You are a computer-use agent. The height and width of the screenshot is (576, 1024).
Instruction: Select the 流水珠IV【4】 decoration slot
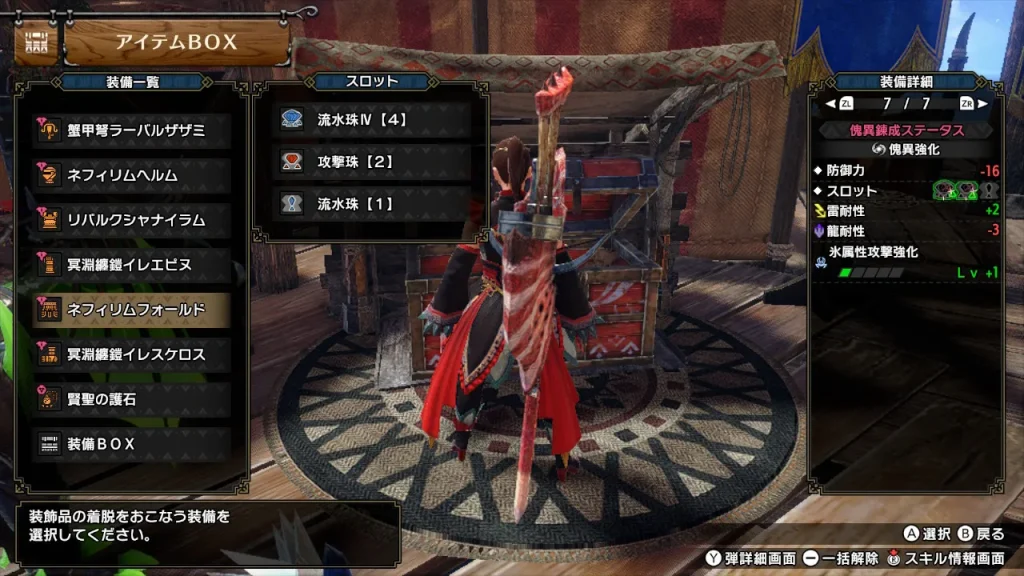coord(372,119)
